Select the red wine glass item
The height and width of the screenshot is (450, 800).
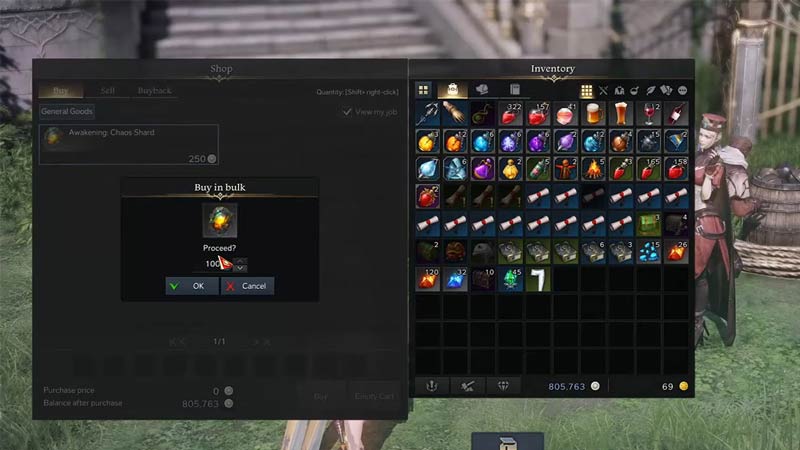[x=649, y=115]
